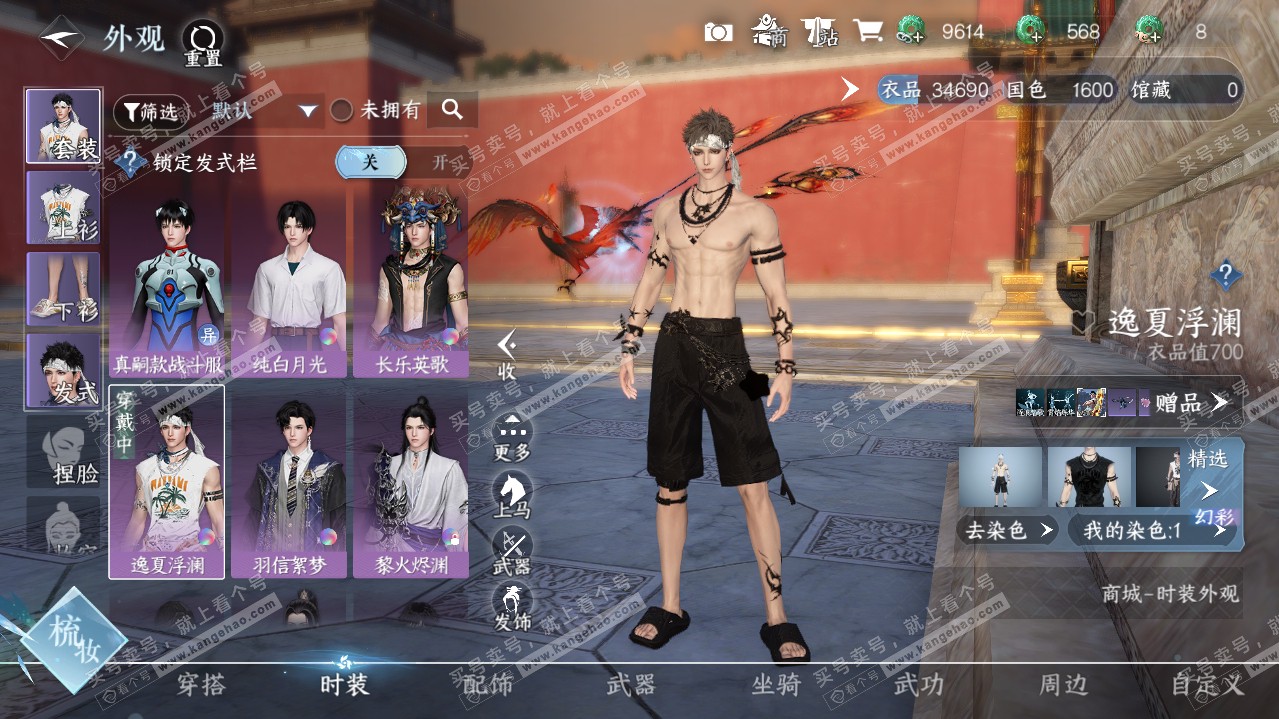The image size is (1279, 719).
Task: Open the 坐骑 mount tab
Action: 777,685
